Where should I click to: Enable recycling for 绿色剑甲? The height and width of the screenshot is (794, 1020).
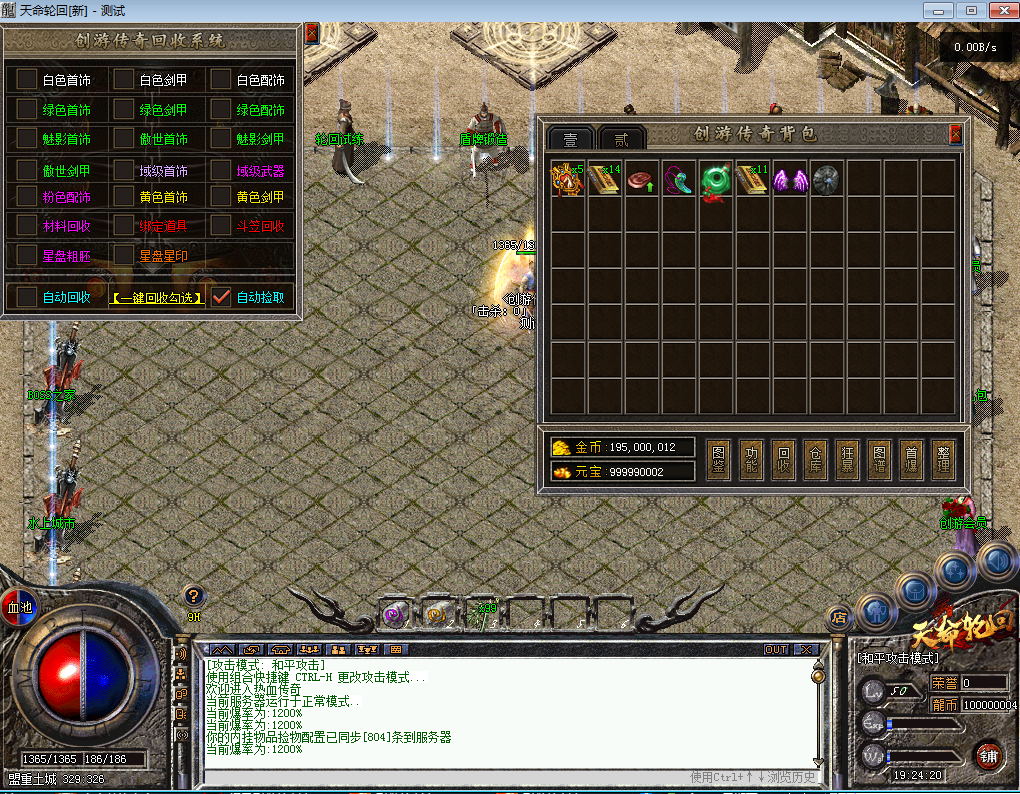tap(123, 109)
